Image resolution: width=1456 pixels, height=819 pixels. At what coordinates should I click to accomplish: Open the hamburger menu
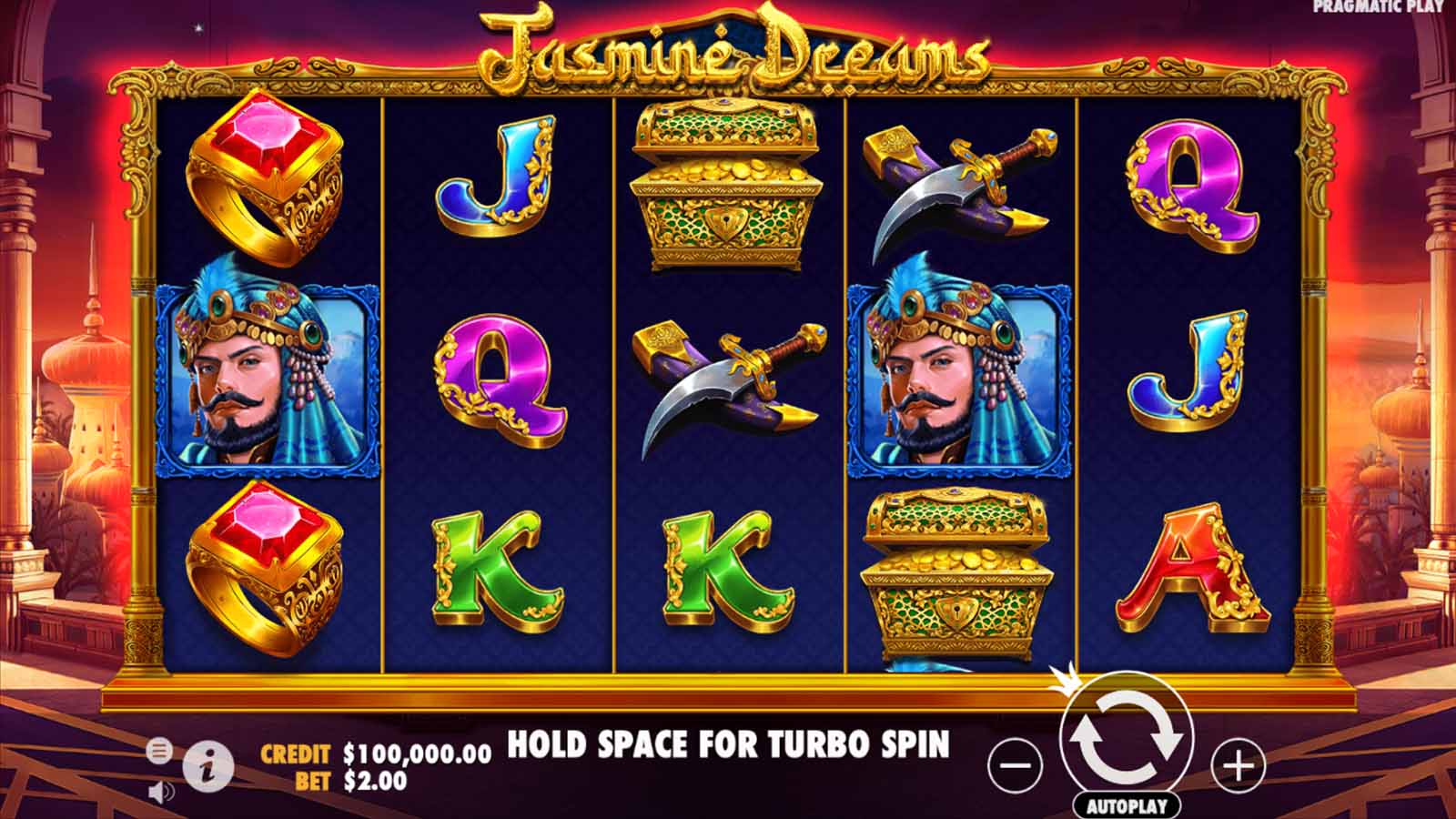point(160,752)
